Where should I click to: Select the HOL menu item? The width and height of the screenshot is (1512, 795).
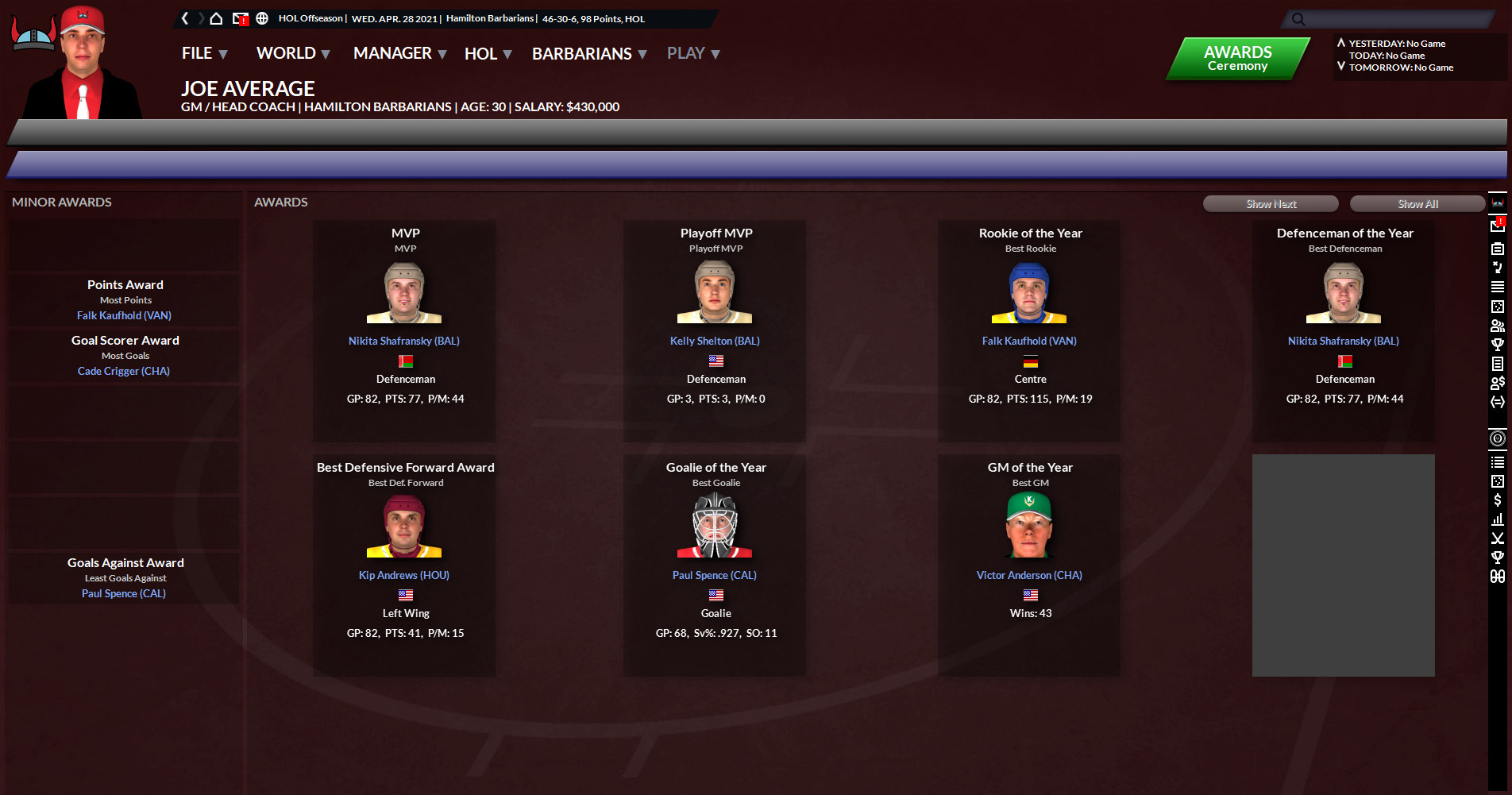point(481,53)
